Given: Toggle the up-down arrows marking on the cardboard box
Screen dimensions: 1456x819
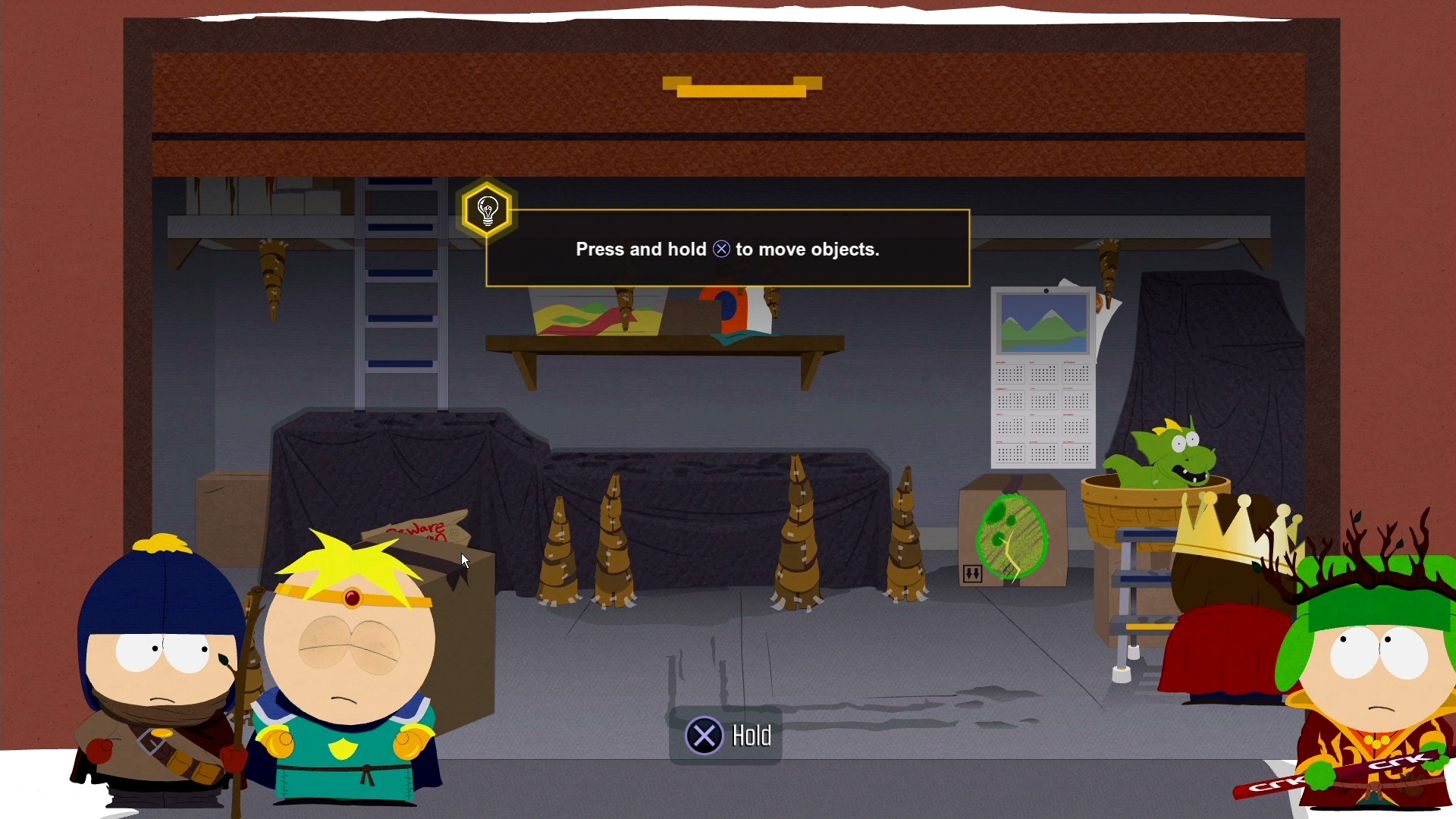Looking at the screenshot, I should [x=972, y=574].
